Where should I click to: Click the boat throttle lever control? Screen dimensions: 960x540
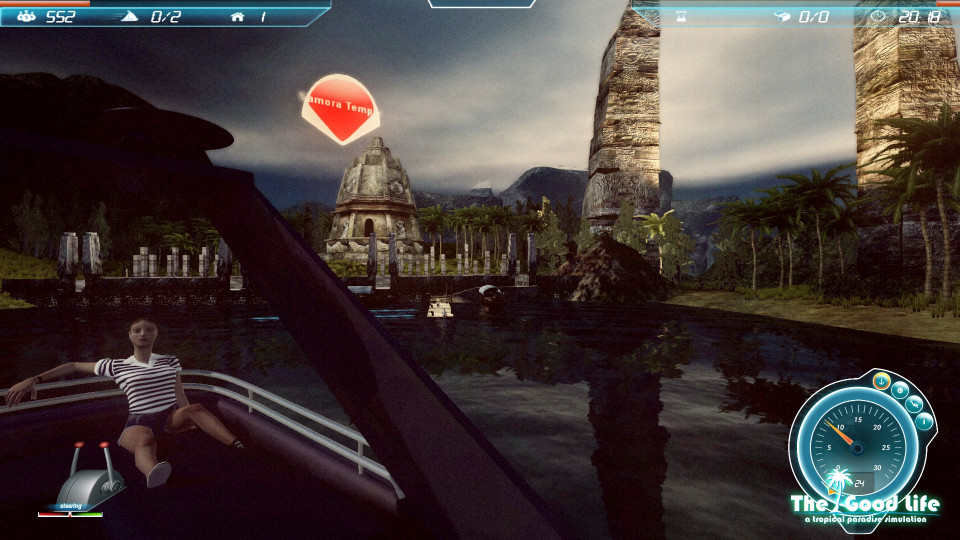92,476
